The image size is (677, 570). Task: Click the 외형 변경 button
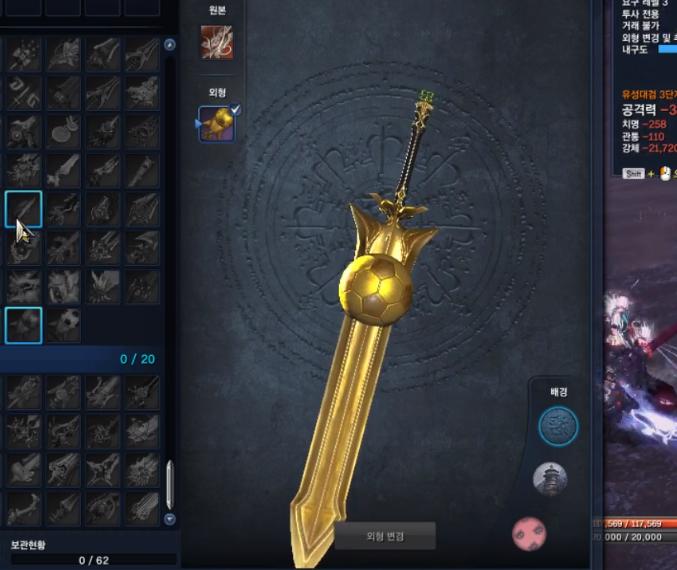click(x=384, y=535)
